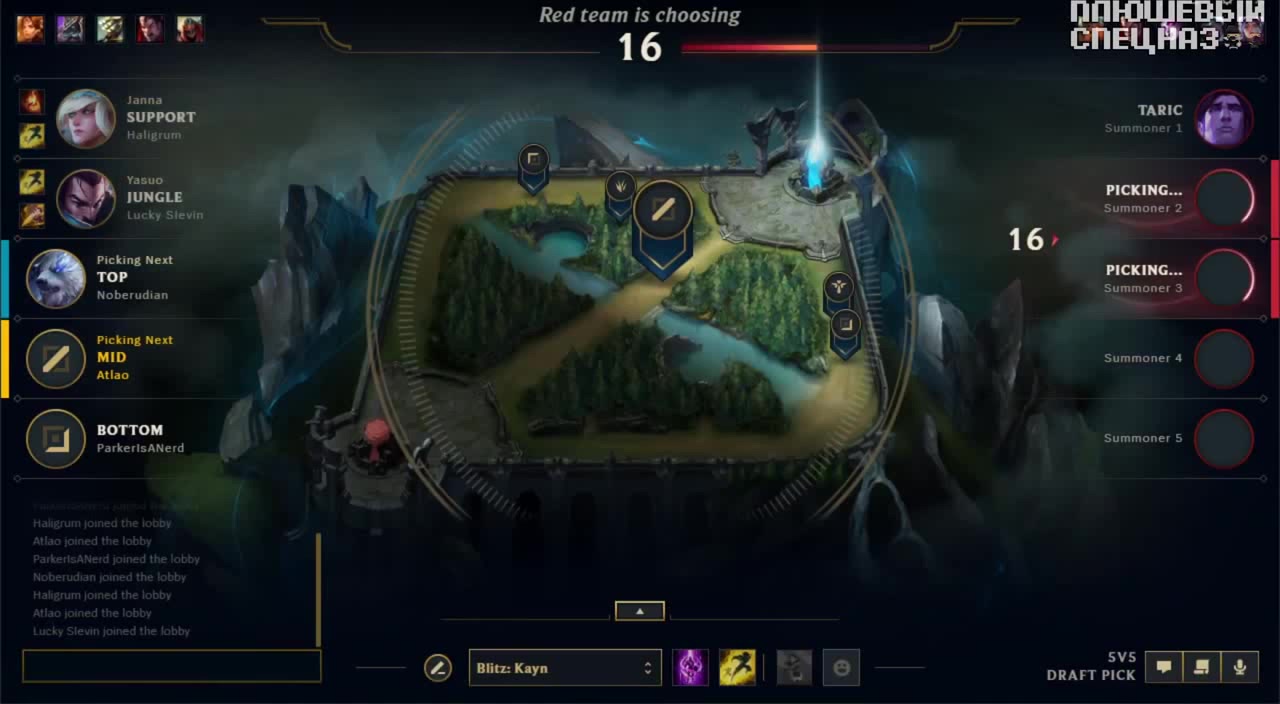Open the ward skin selector
The image size is (1280, 704).
point(795,668)
